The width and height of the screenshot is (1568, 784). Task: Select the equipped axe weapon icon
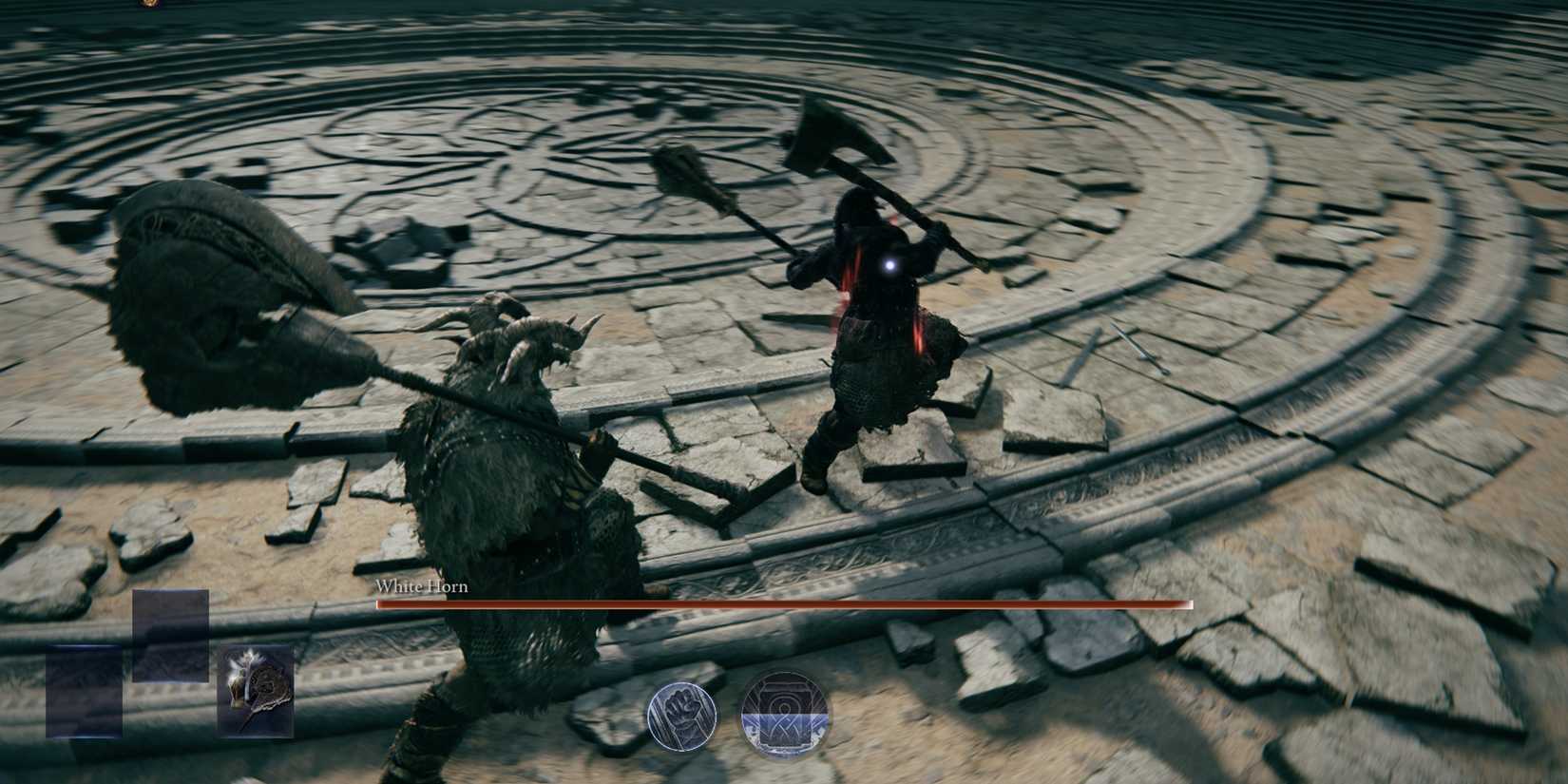[257, 692]
